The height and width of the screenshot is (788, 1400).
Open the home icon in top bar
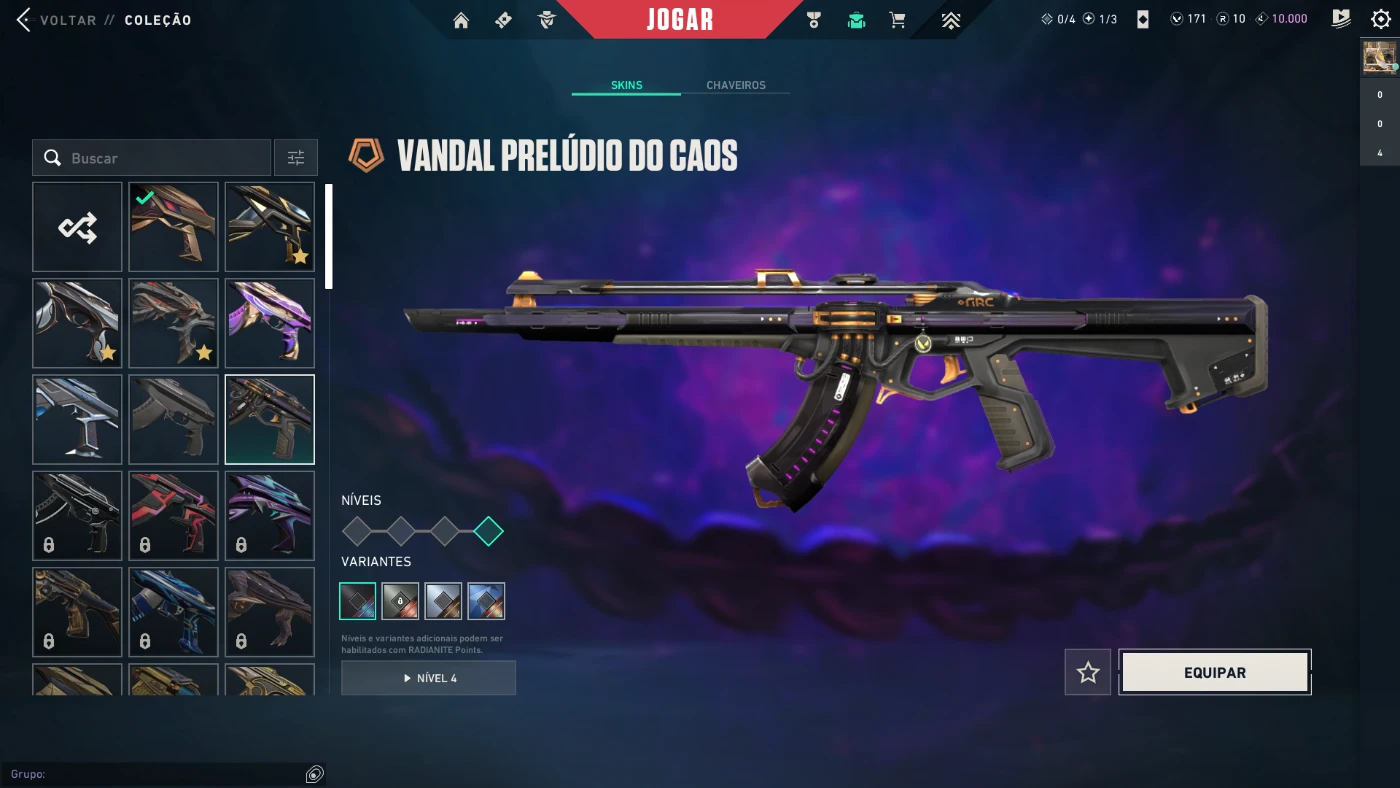pyautogui.click(x=461, y=20)
